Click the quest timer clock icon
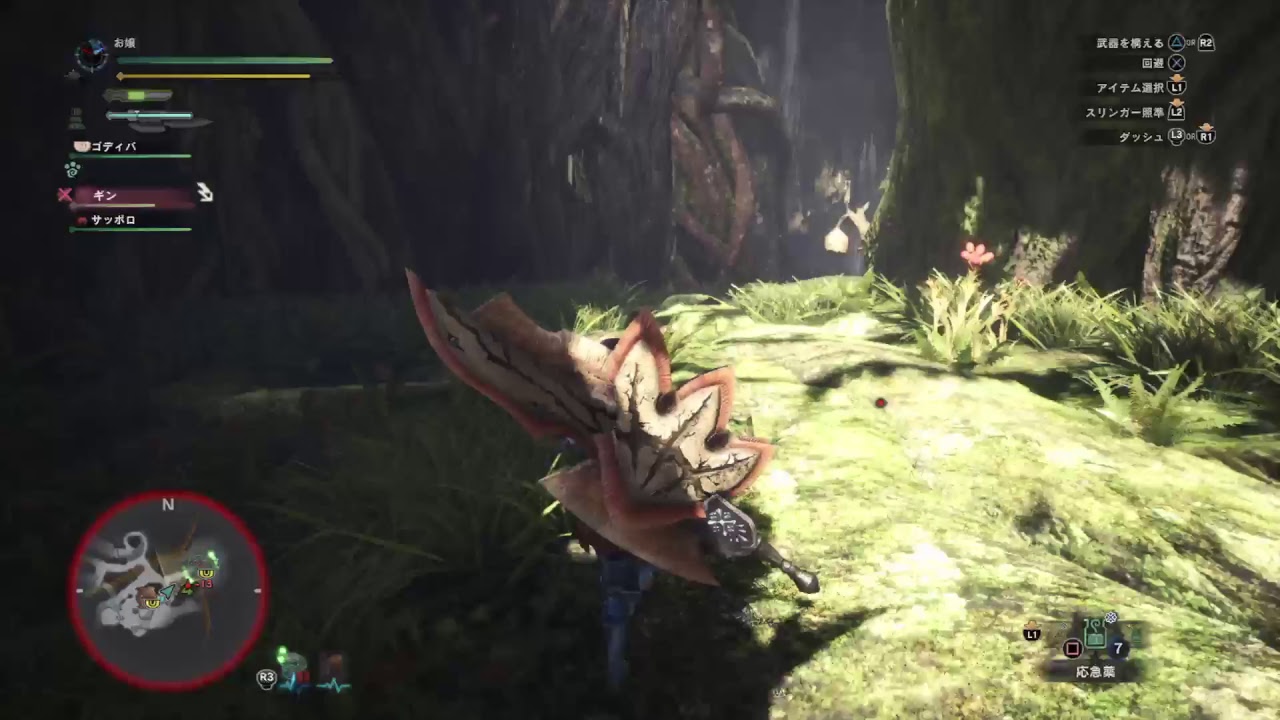Image resolution: width=1280 pixels, height=720 pixels. coord(92,55)
